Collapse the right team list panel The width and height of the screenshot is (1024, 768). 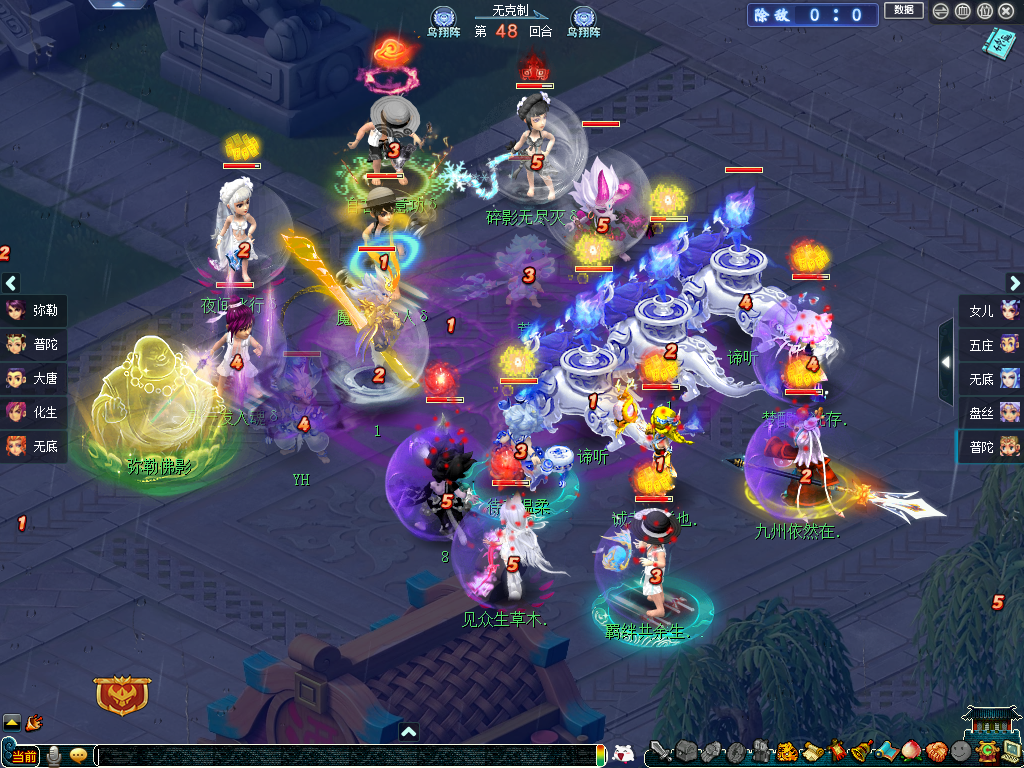tap(946, 361)
